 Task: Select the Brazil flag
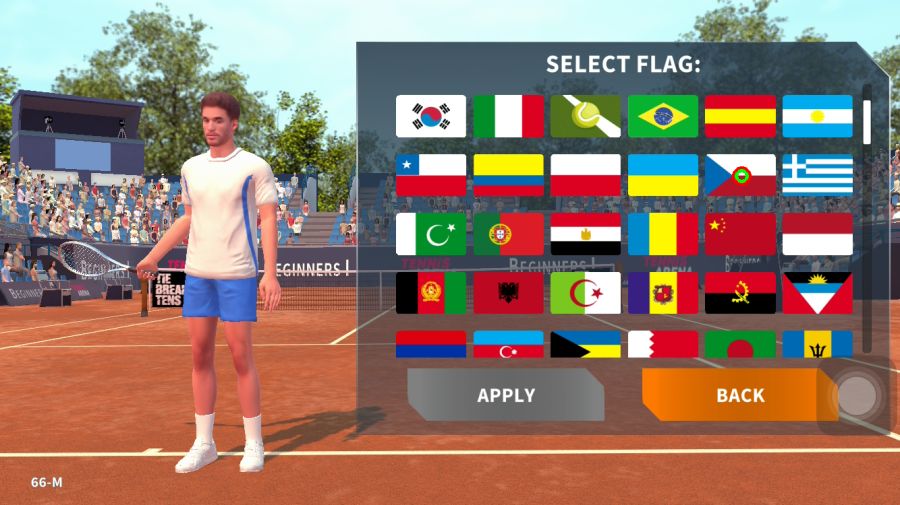(662, 116)
